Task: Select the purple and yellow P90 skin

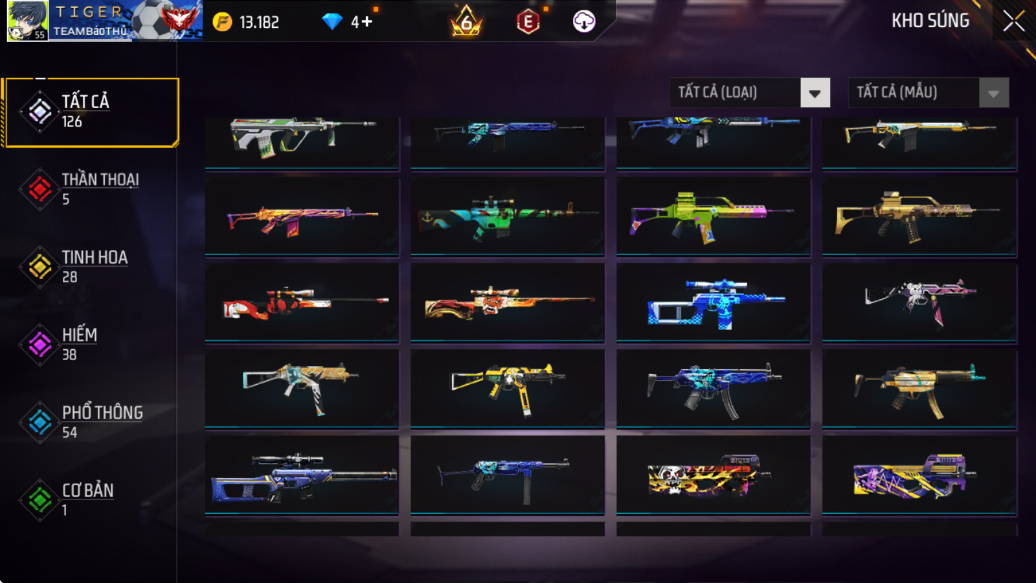Action: click(x=919, y=474)
